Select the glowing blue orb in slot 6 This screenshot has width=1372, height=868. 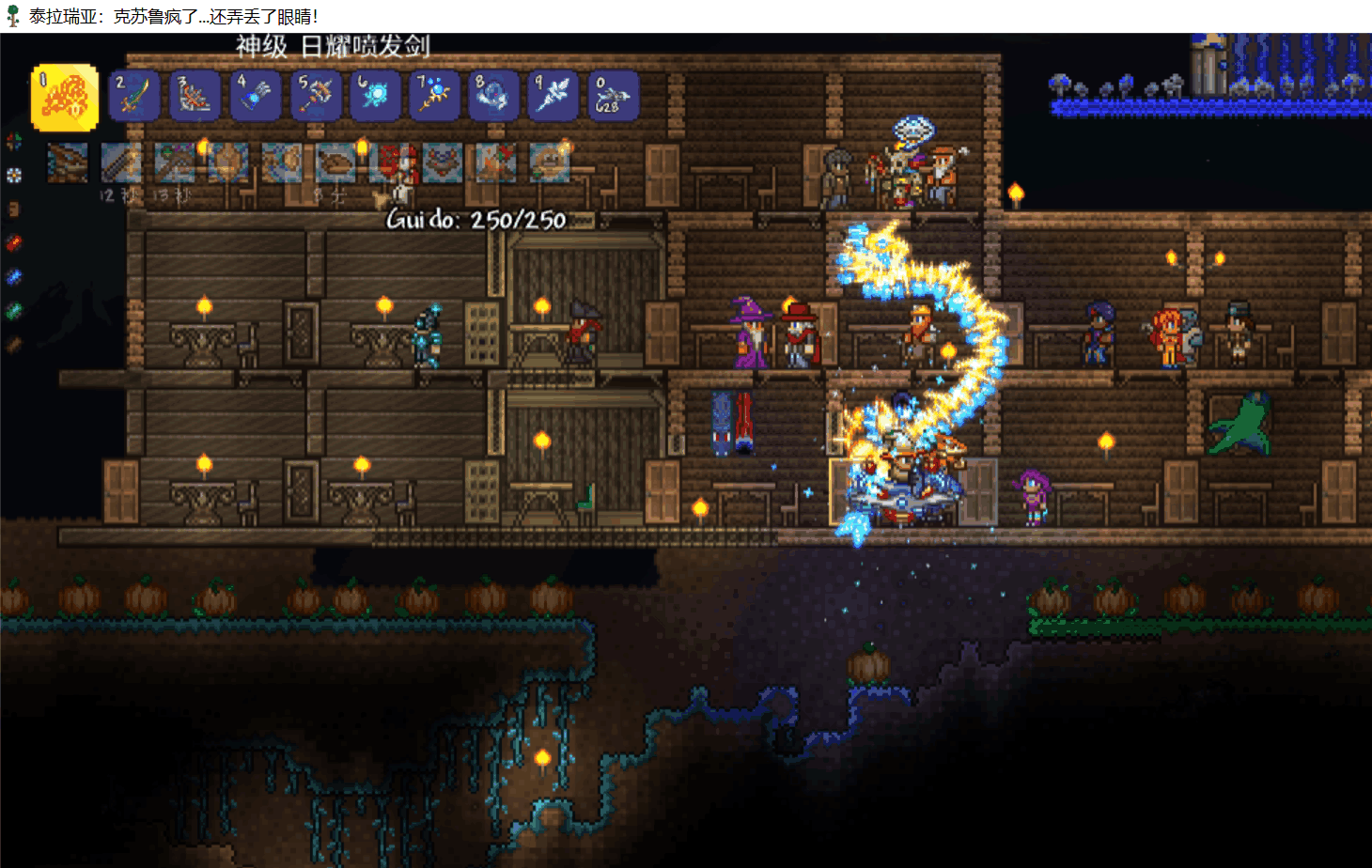pyautogui.click(x=376, y=96)
